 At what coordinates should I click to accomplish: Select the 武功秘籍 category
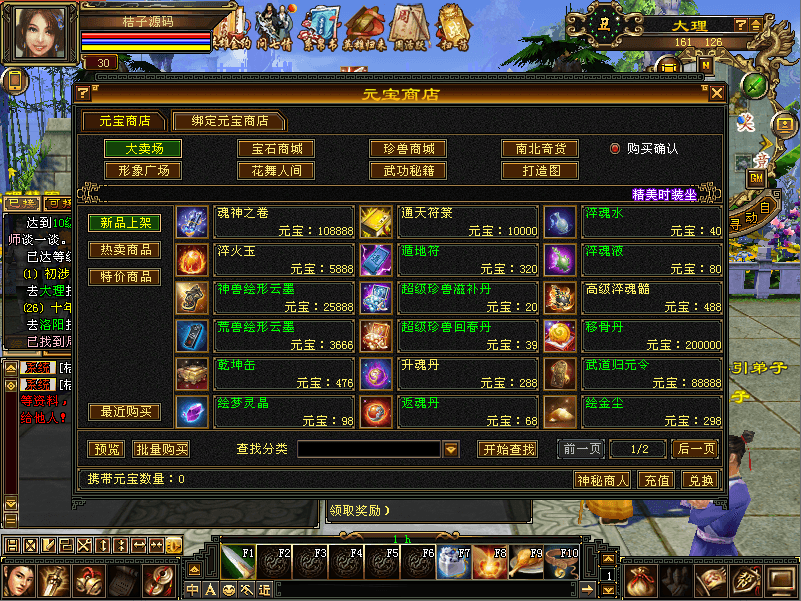(408, 171)
